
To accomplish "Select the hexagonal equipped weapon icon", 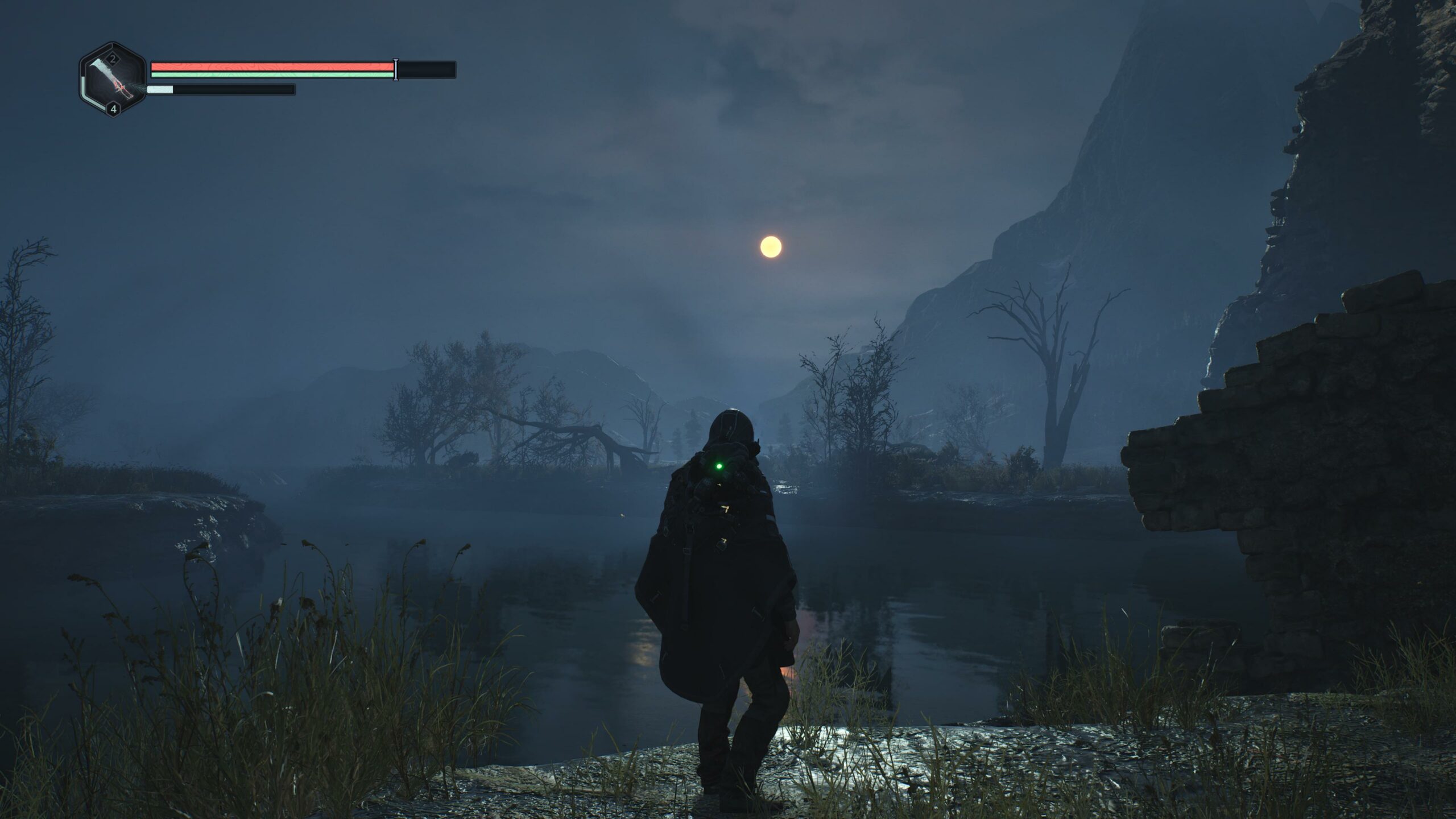I will click(x=113, y=80).
